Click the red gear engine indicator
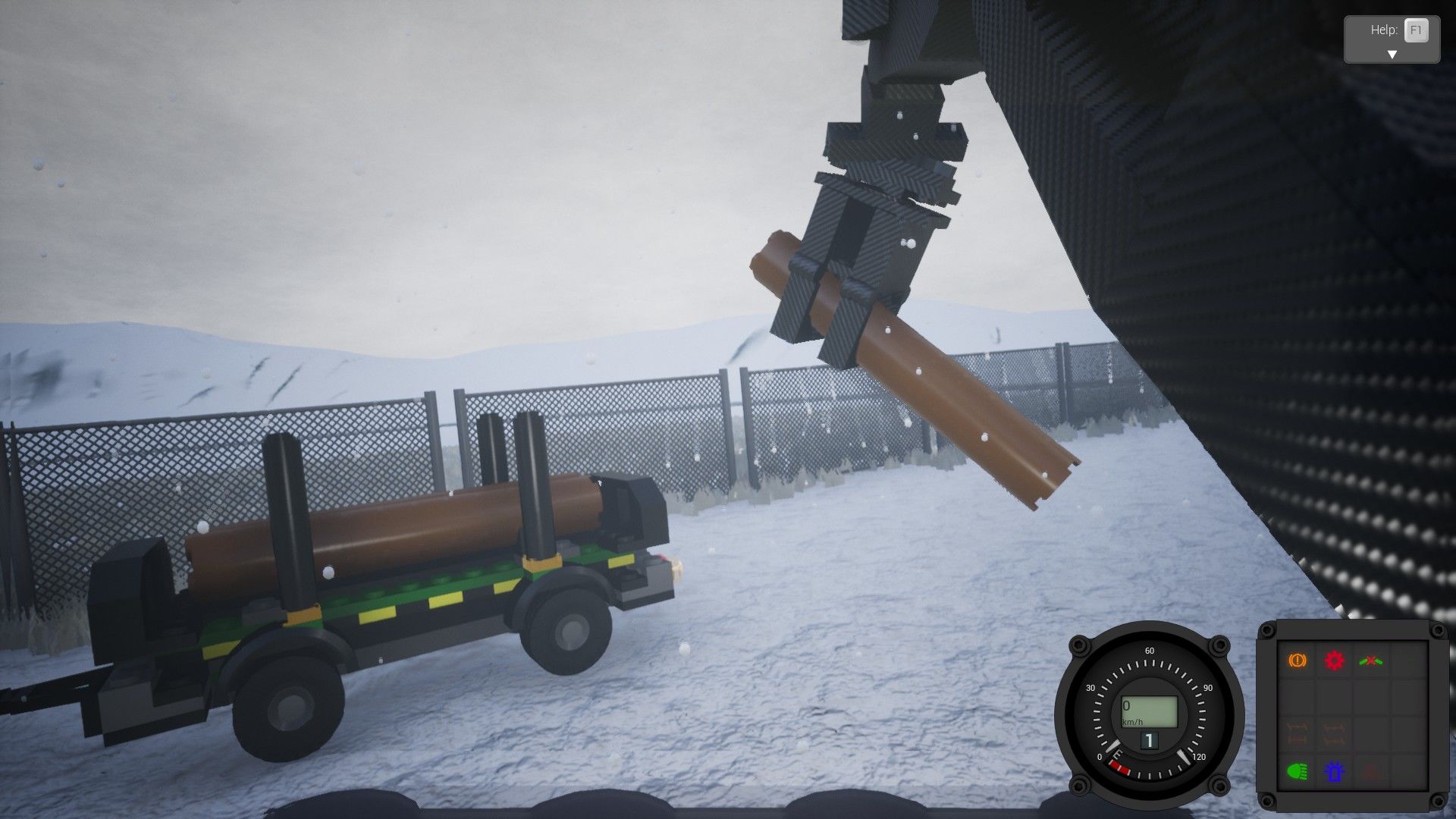1456x819 pixels. pos(1334,661)
